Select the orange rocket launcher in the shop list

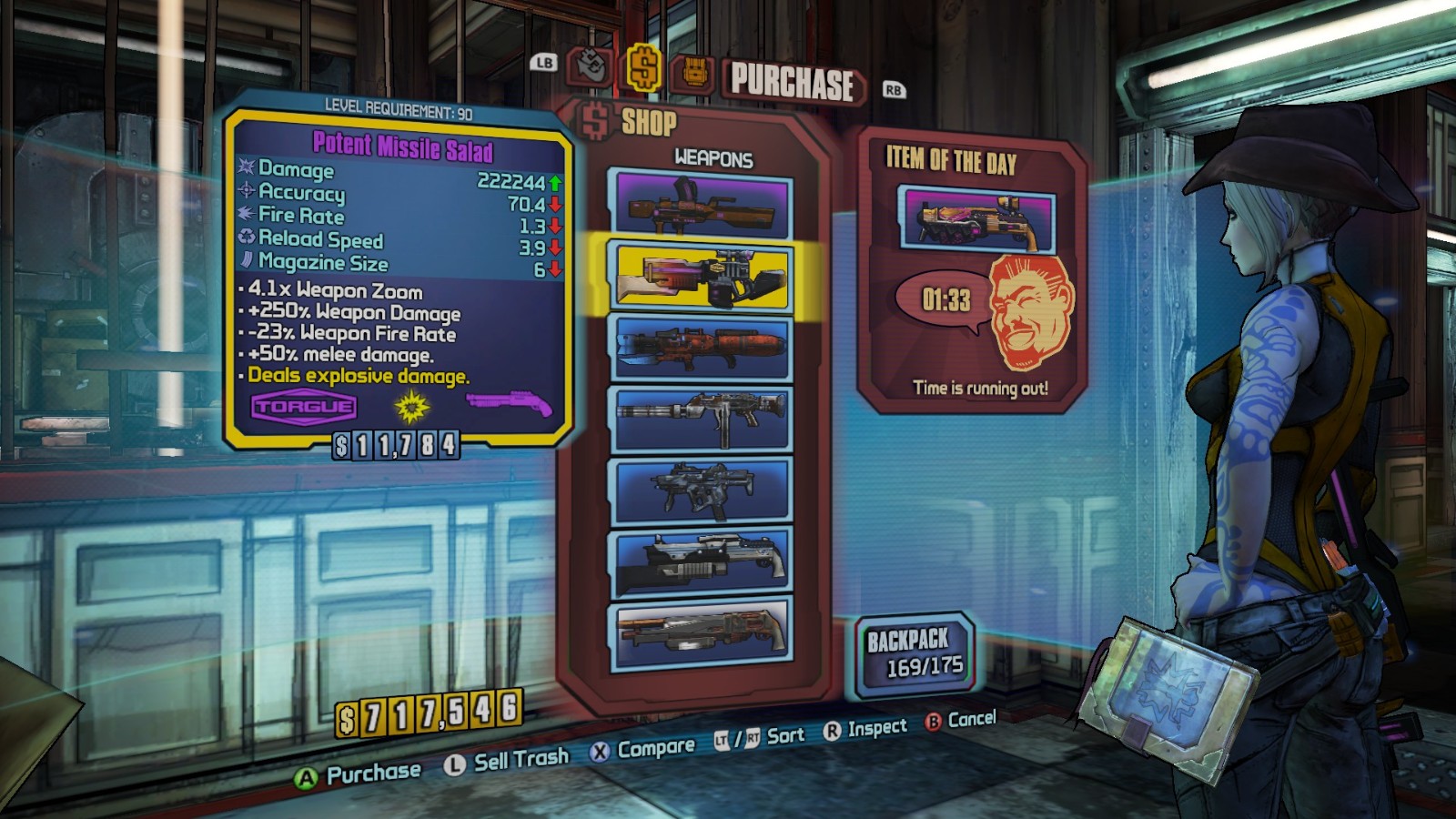coord(701,347)
